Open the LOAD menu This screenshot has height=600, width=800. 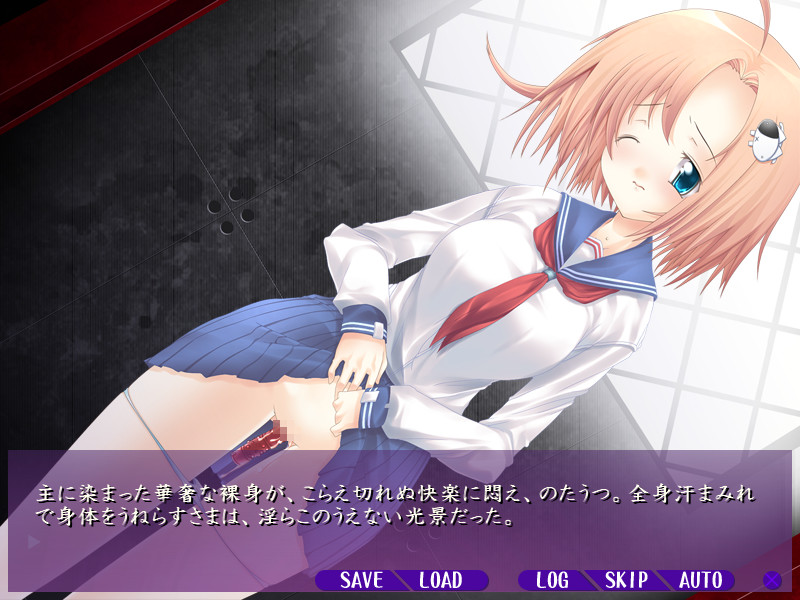[440, 580]
